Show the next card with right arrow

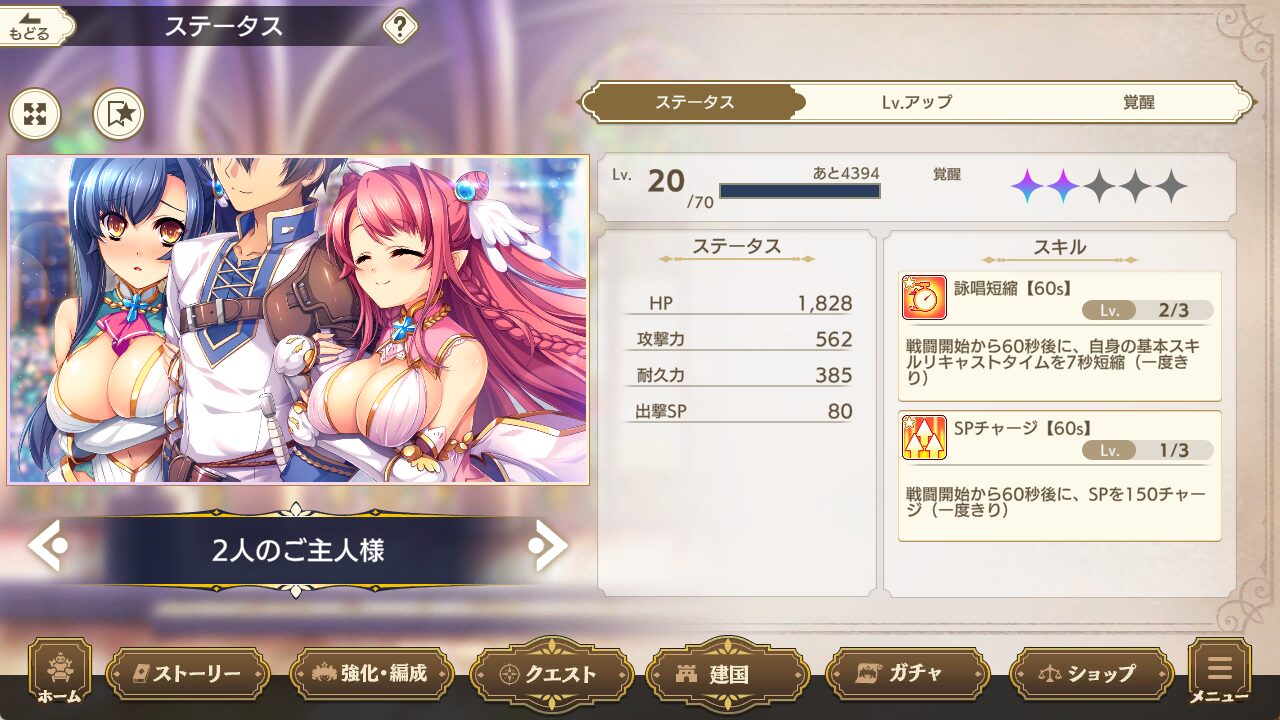click(x=549, y=546)
